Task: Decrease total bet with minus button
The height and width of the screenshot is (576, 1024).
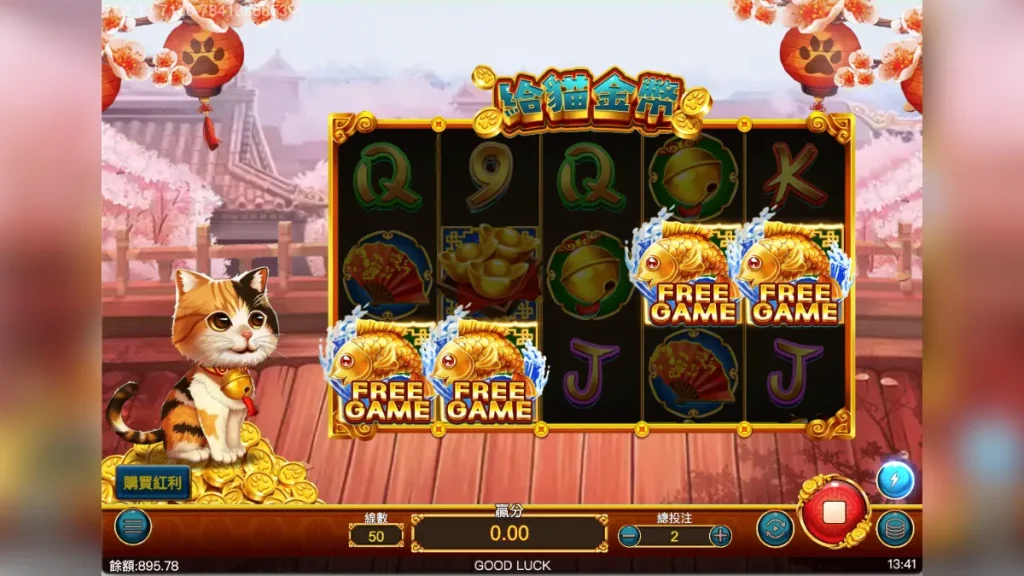Action: point(629,535)
